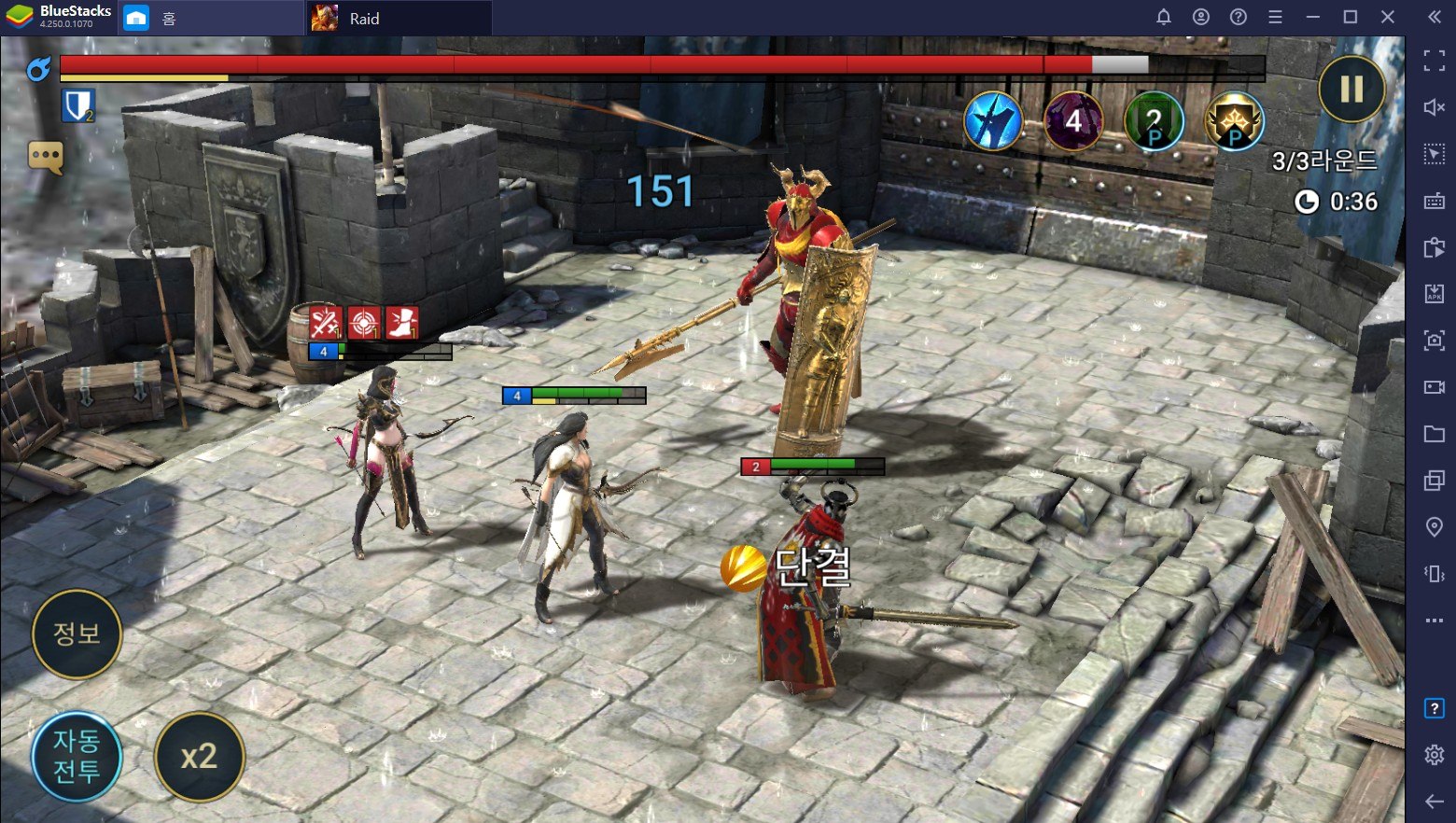Image resolution: width=1456 pixels, height=823 pixels.
Task: Inspect the boss shield buff icon
Action: tap(78, 106)
